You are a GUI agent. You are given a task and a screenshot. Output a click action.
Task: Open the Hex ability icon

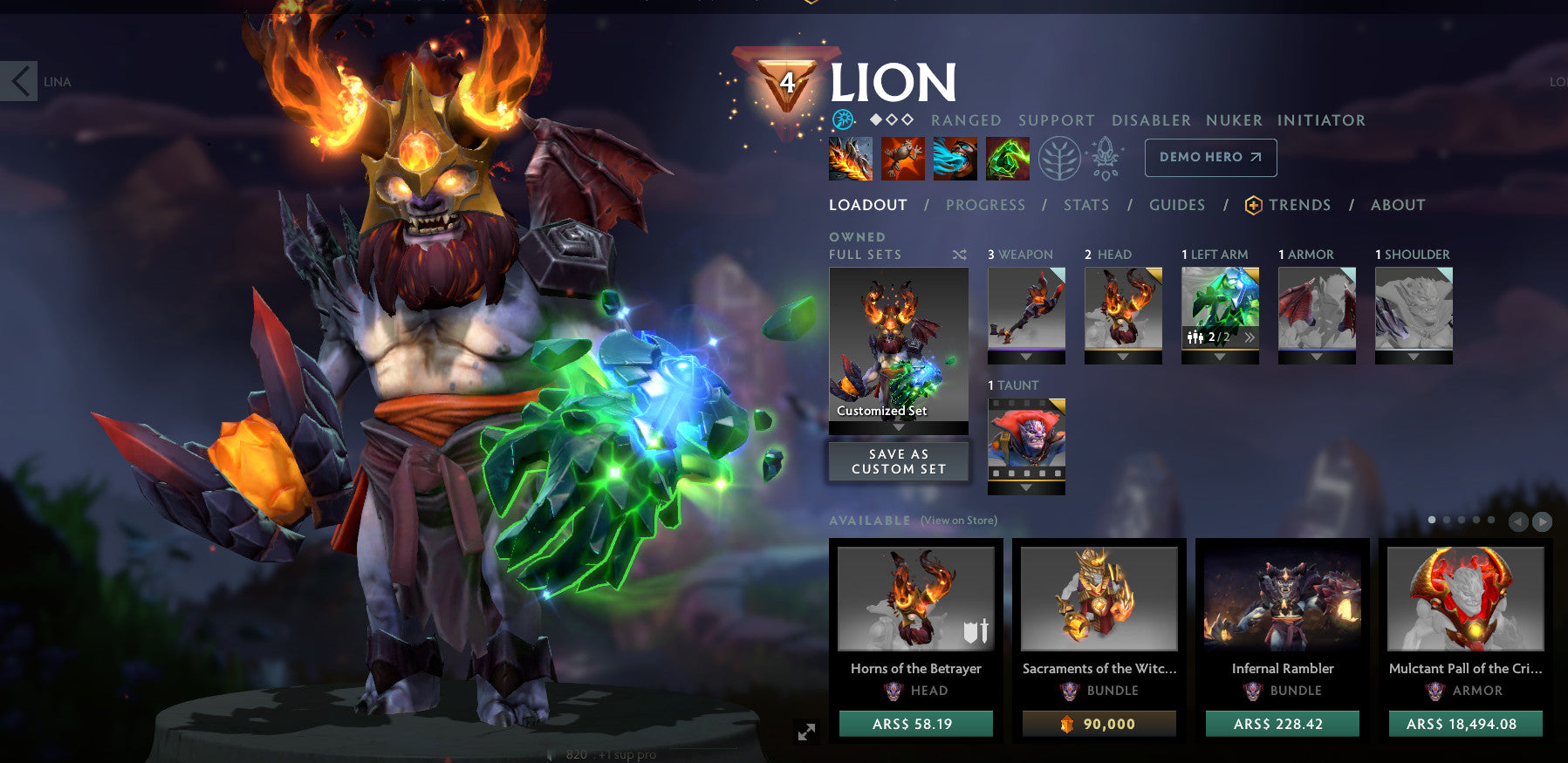point(902,158)
